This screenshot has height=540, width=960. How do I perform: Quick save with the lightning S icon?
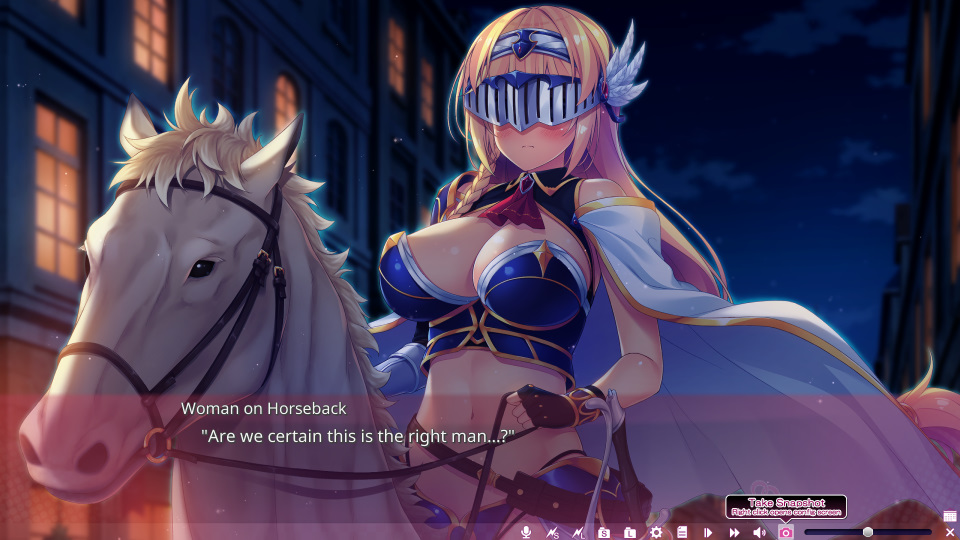tap(552, 532)
